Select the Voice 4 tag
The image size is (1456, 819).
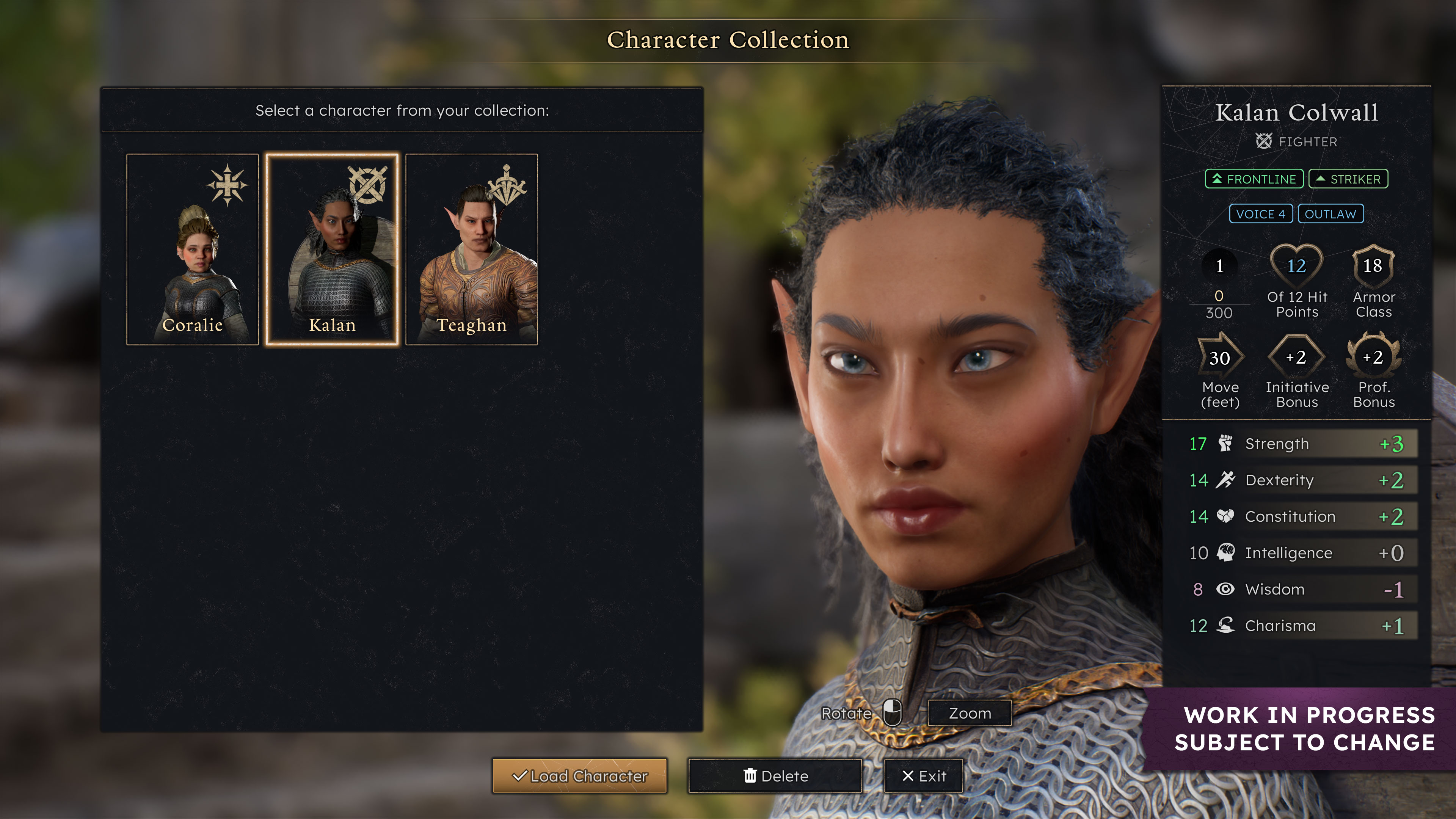1260,214
